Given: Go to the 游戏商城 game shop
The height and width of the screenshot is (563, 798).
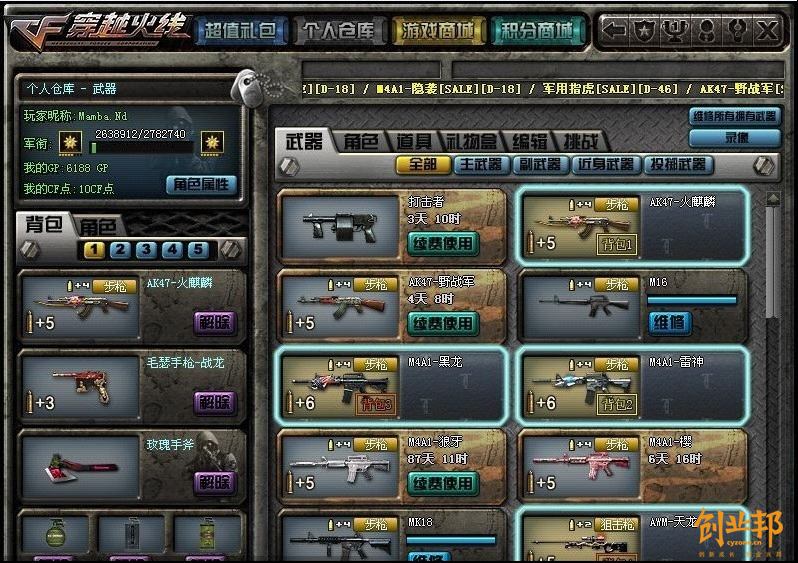Looking at the screenshot, I should click(x=437, y=31).
